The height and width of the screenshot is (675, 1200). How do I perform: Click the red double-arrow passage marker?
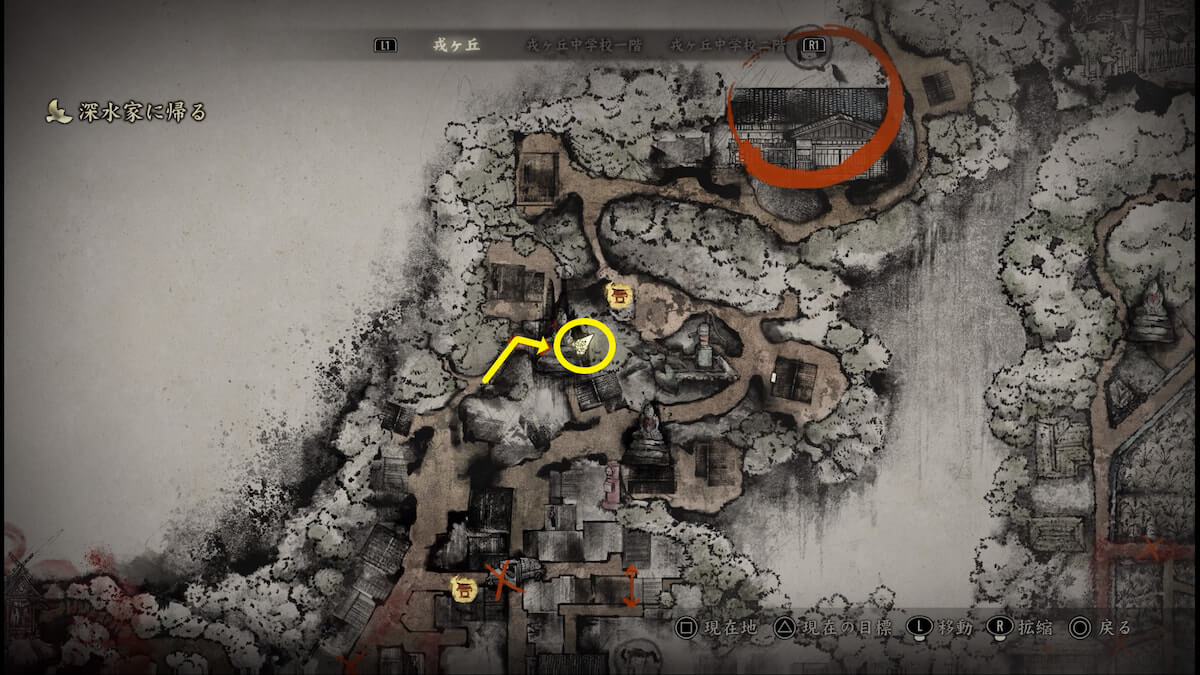[x=631, y=585]
